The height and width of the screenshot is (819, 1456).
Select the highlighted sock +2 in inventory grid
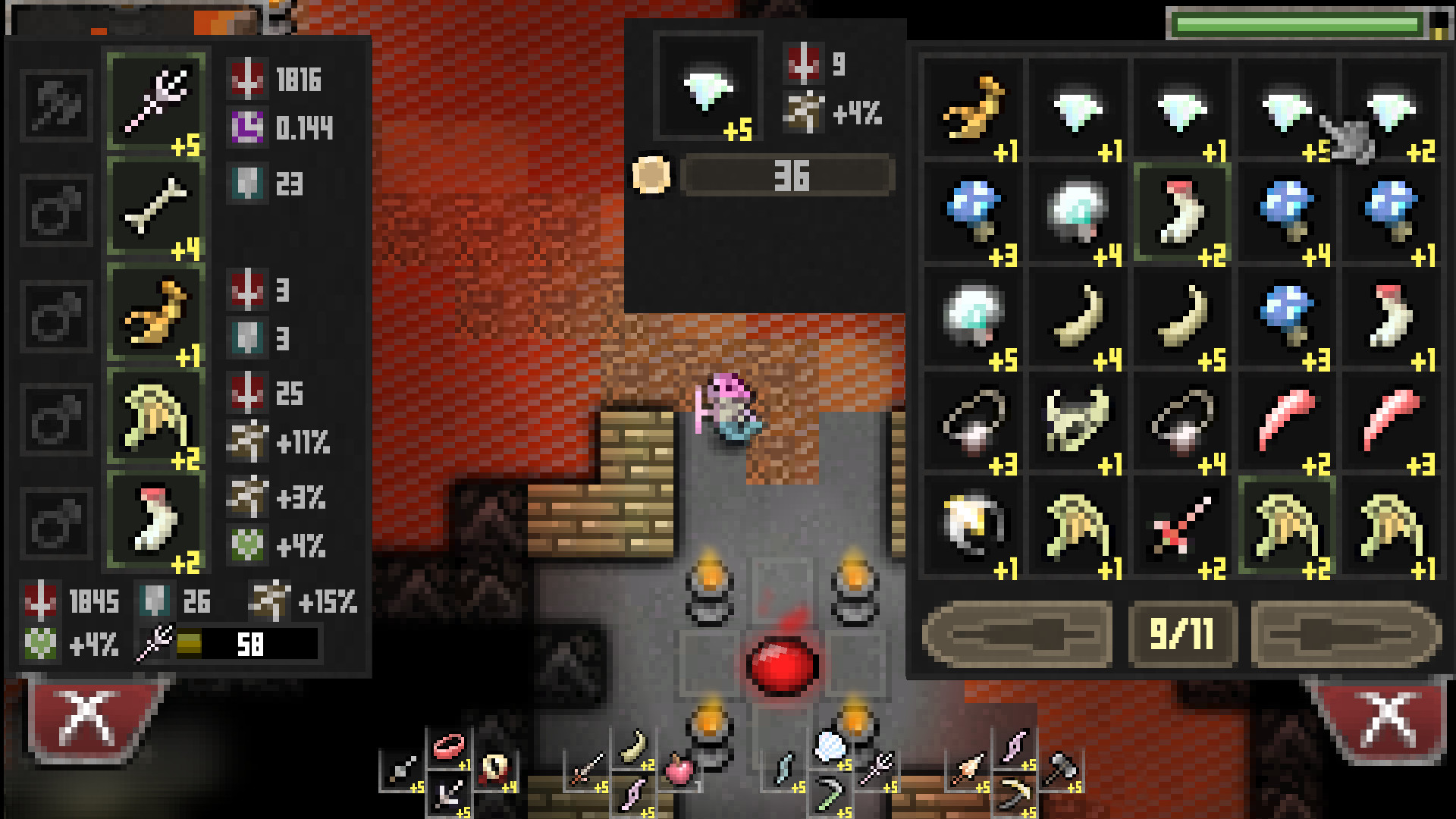[x=1183, y=212]
